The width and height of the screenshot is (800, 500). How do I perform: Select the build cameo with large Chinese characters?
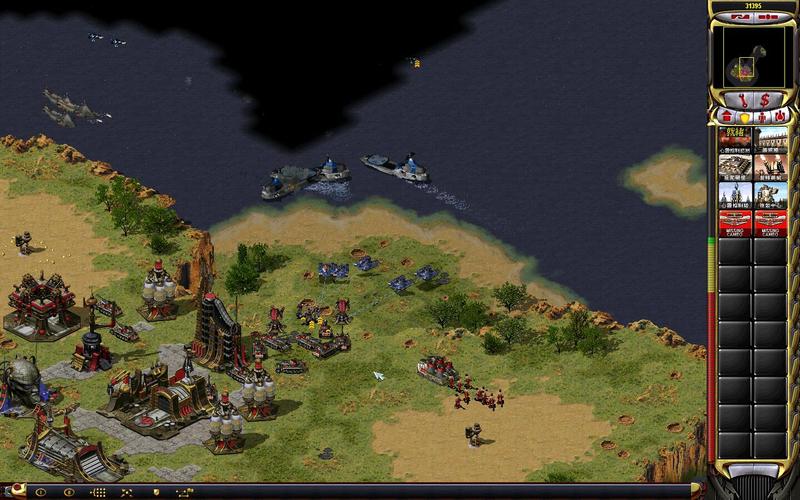[x=735, y=139]
